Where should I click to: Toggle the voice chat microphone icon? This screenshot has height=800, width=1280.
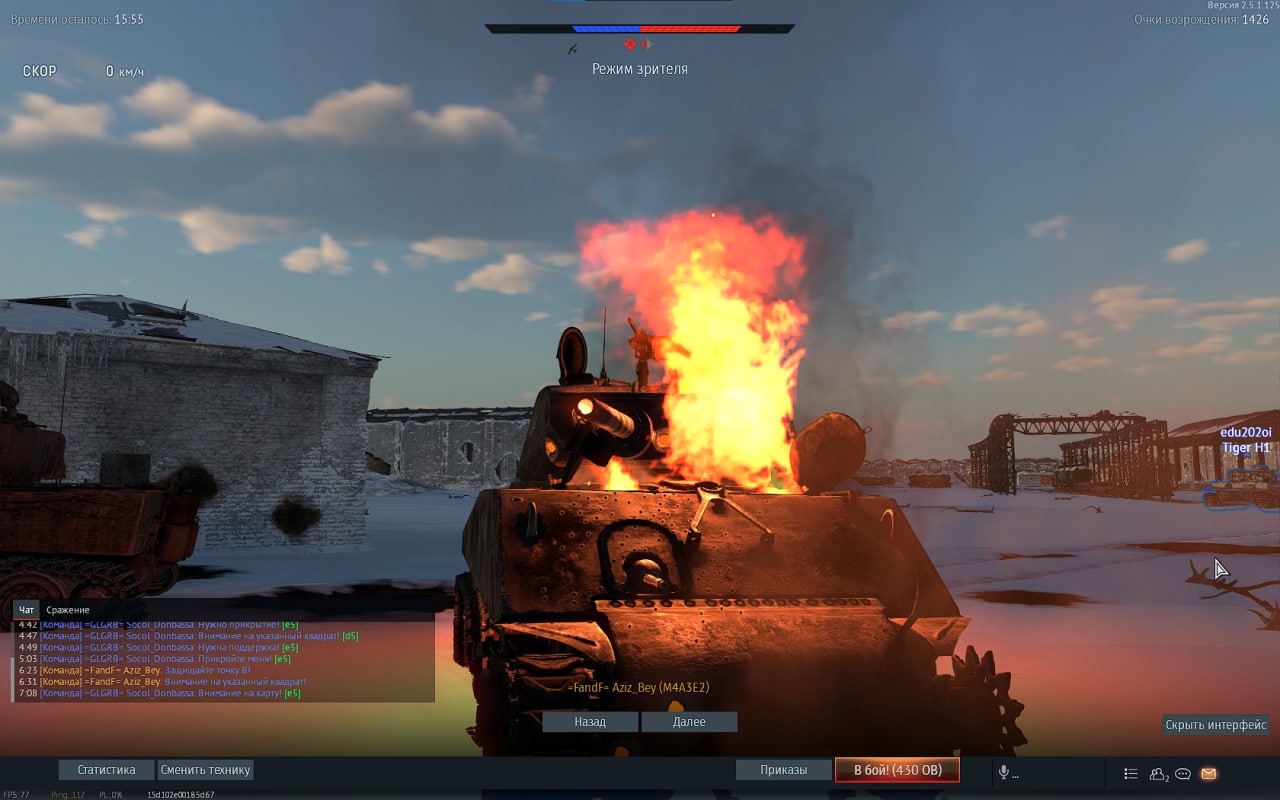(1004, 773)
